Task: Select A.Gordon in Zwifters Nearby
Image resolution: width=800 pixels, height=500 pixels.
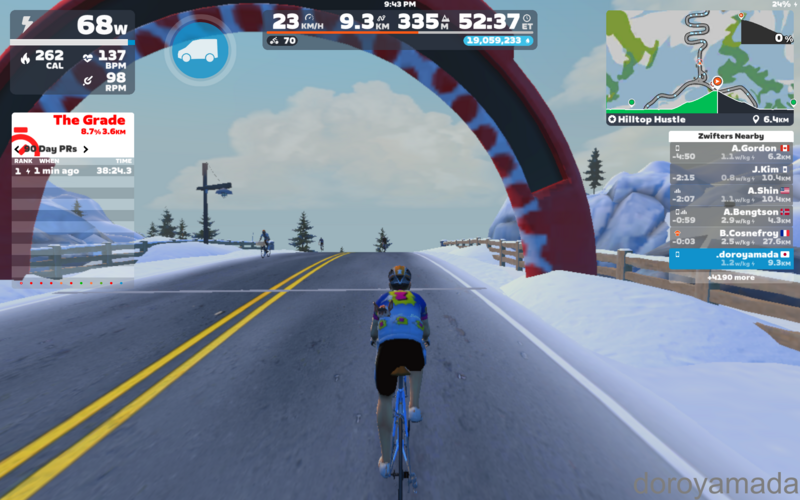Action: [x=731, y=152]
